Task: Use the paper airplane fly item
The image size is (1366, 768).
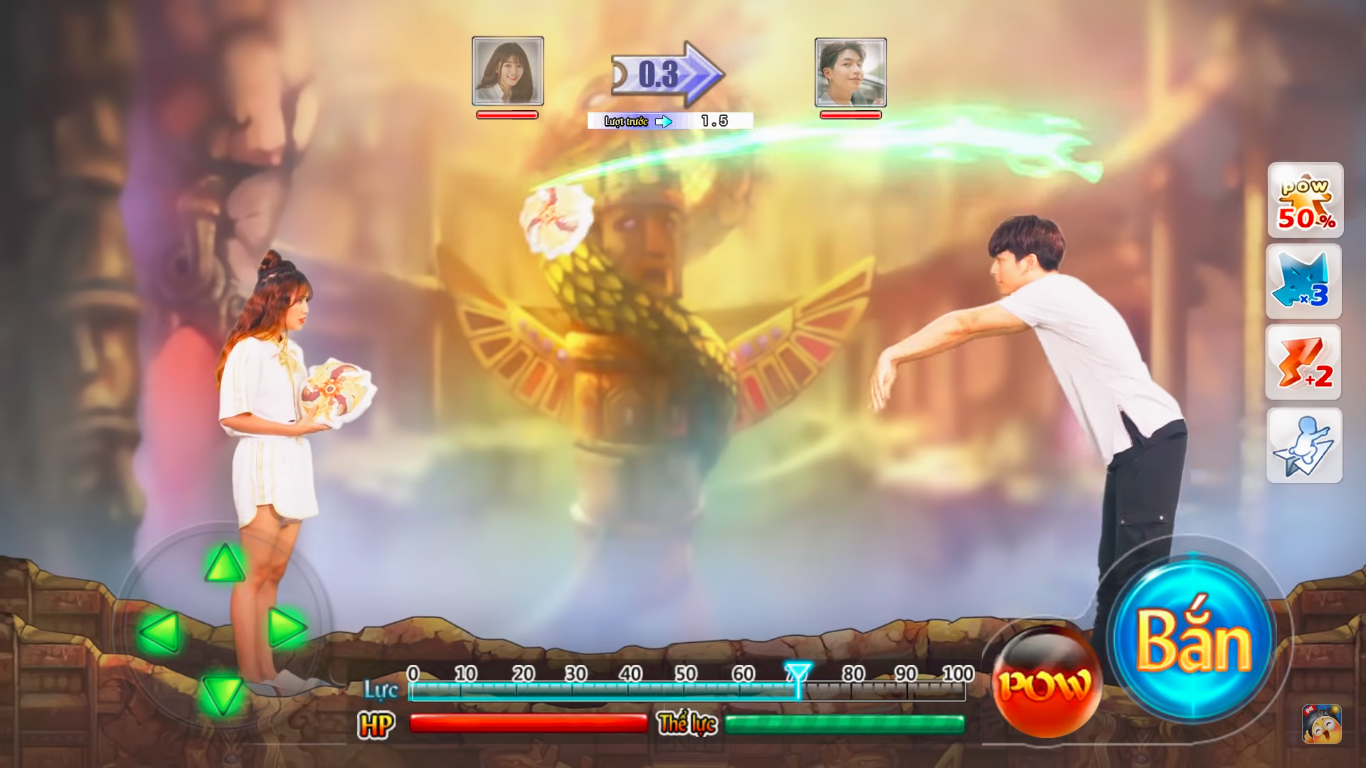Action: pyautogui.click(x=1305, y=446)
